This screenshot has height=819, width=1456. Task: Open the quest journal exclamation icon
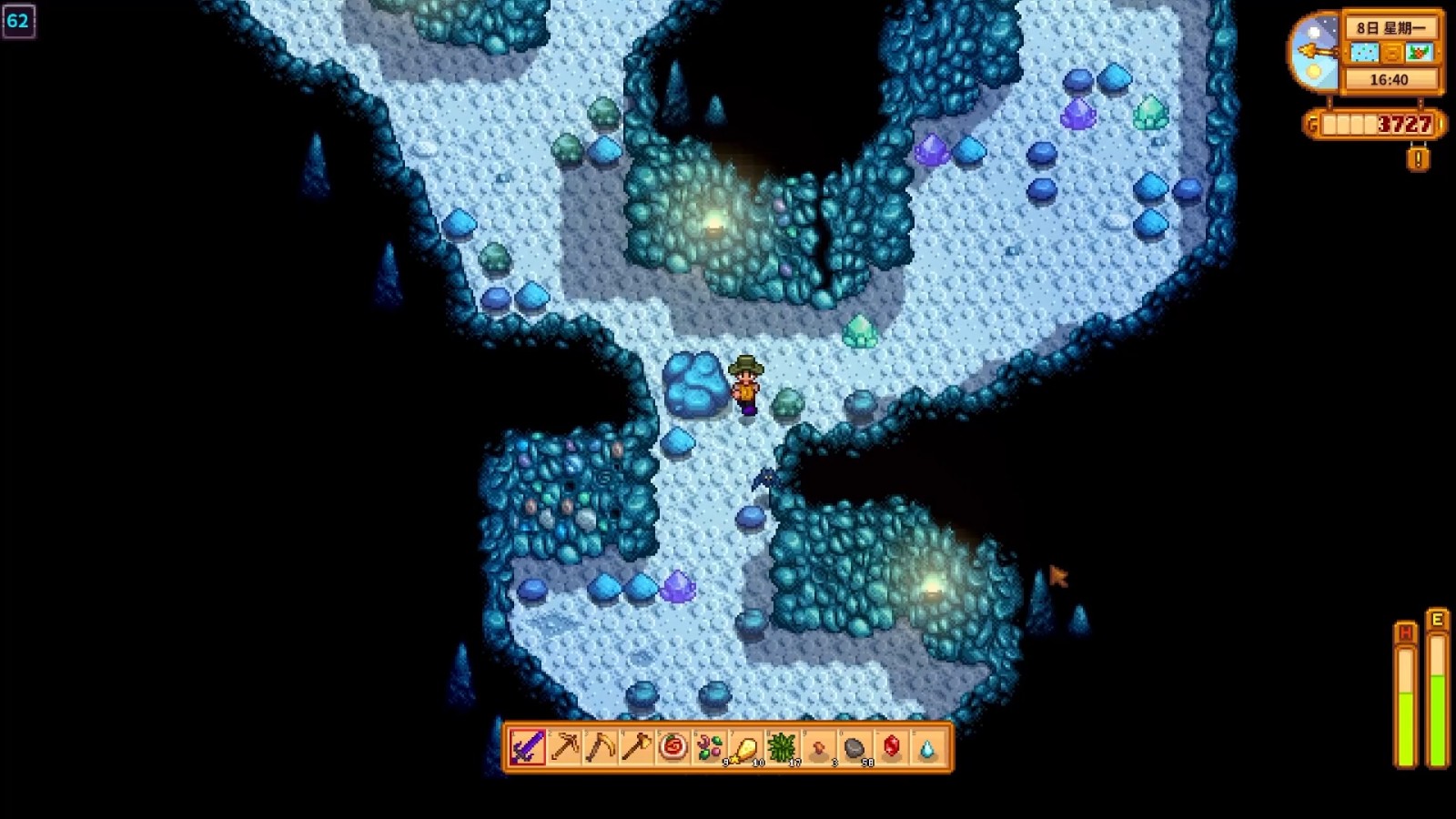coord(1418,159)
